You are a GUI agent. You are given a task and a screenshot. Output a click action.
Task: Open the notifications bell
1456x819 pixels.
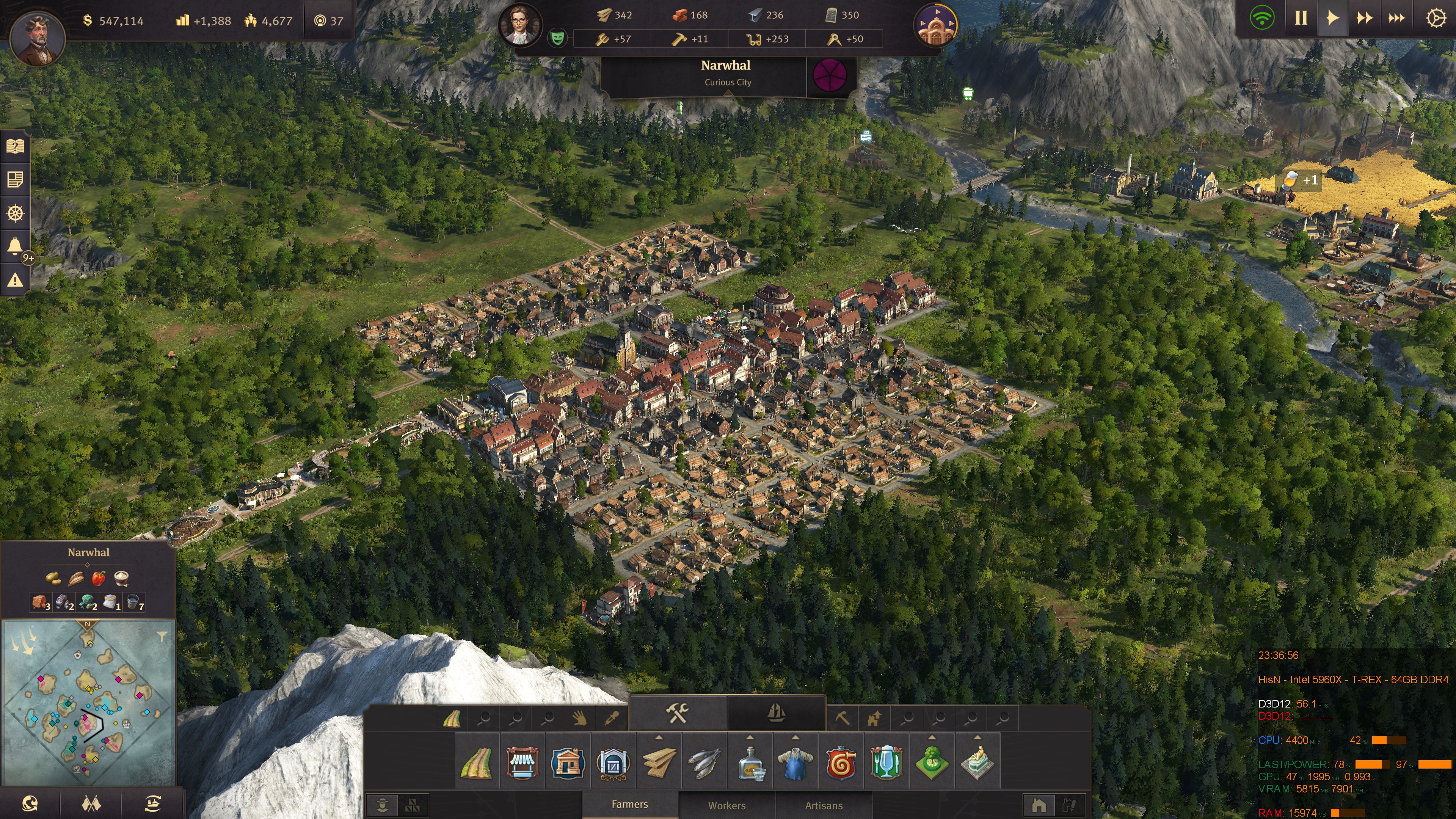point(15,246)
